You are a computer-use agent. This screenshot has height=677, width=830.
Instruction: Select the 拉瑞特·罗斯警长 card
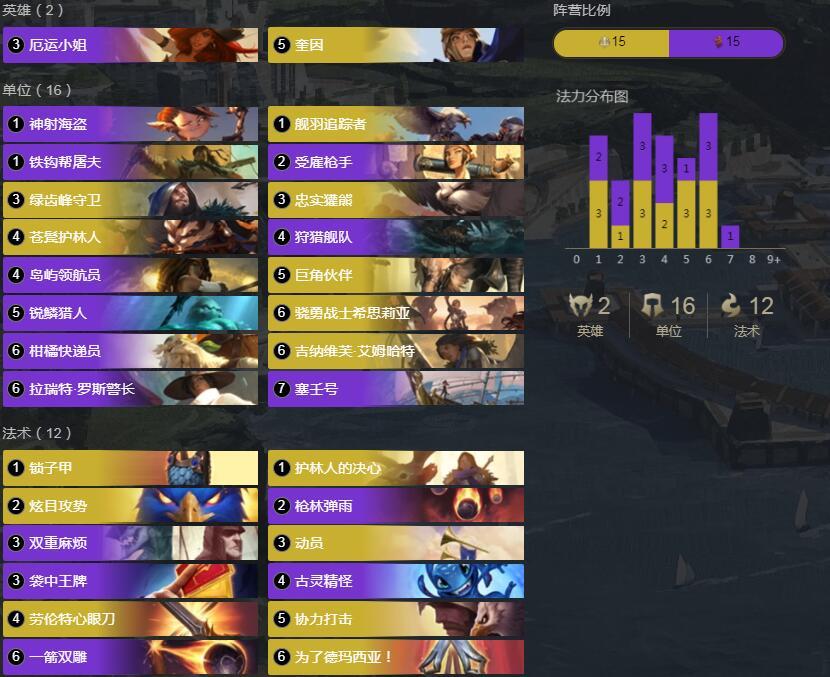[x=130, y=389]
